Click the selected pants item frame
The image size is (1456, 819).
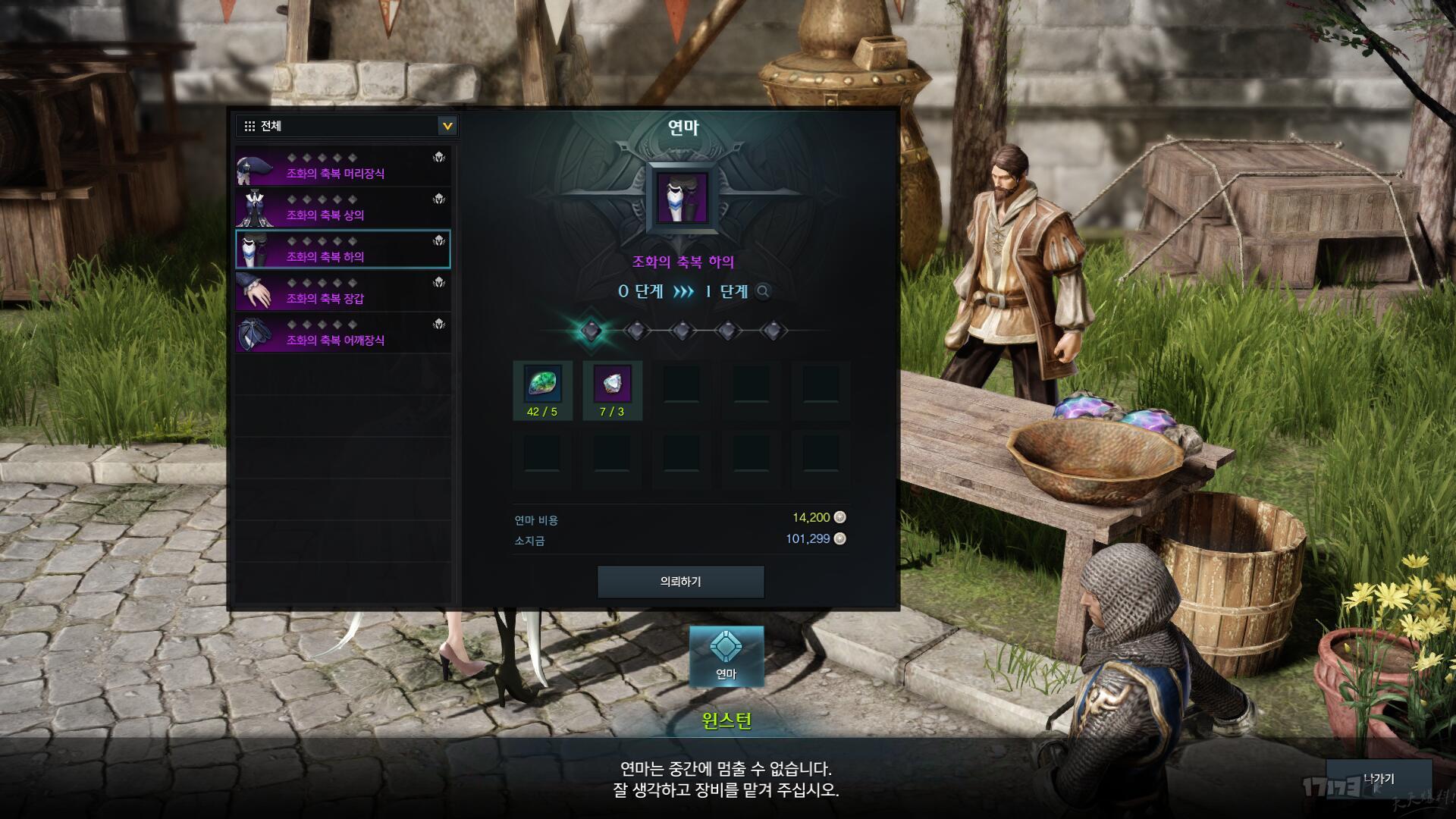coord(682,198)
